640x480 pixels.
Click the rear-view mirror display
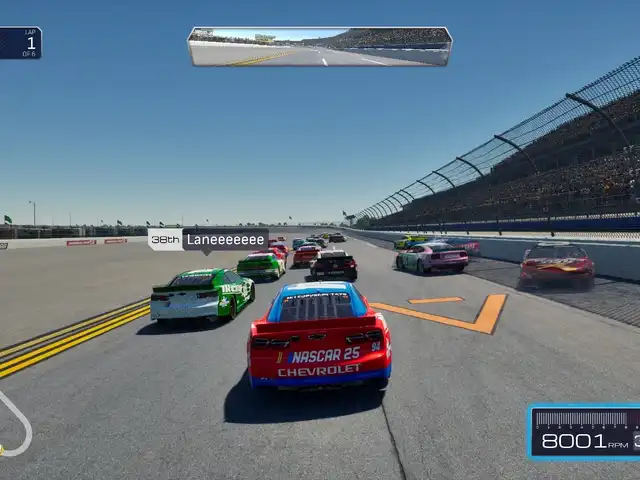320,47
